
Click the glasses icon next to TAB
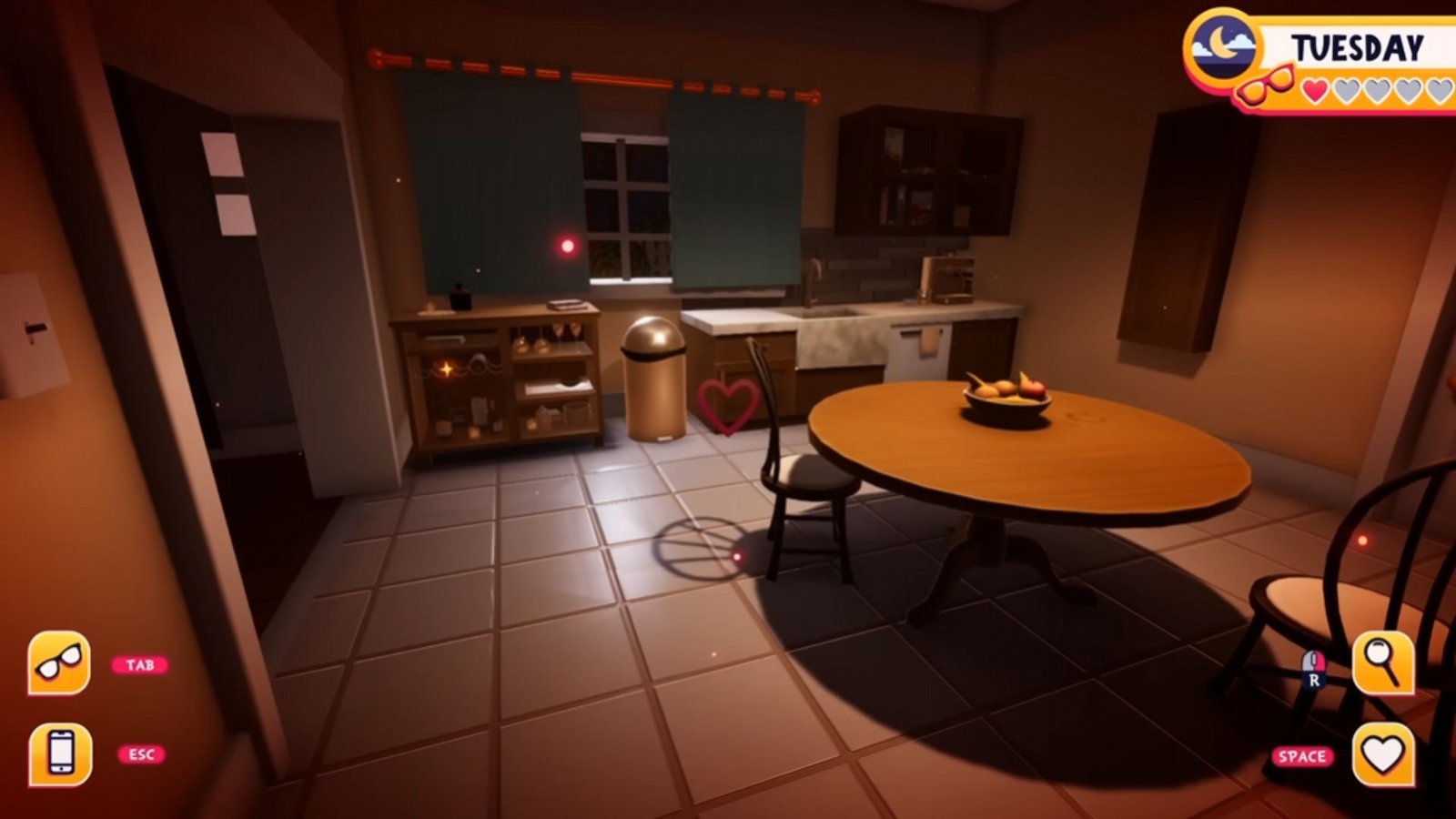(60, 663)
